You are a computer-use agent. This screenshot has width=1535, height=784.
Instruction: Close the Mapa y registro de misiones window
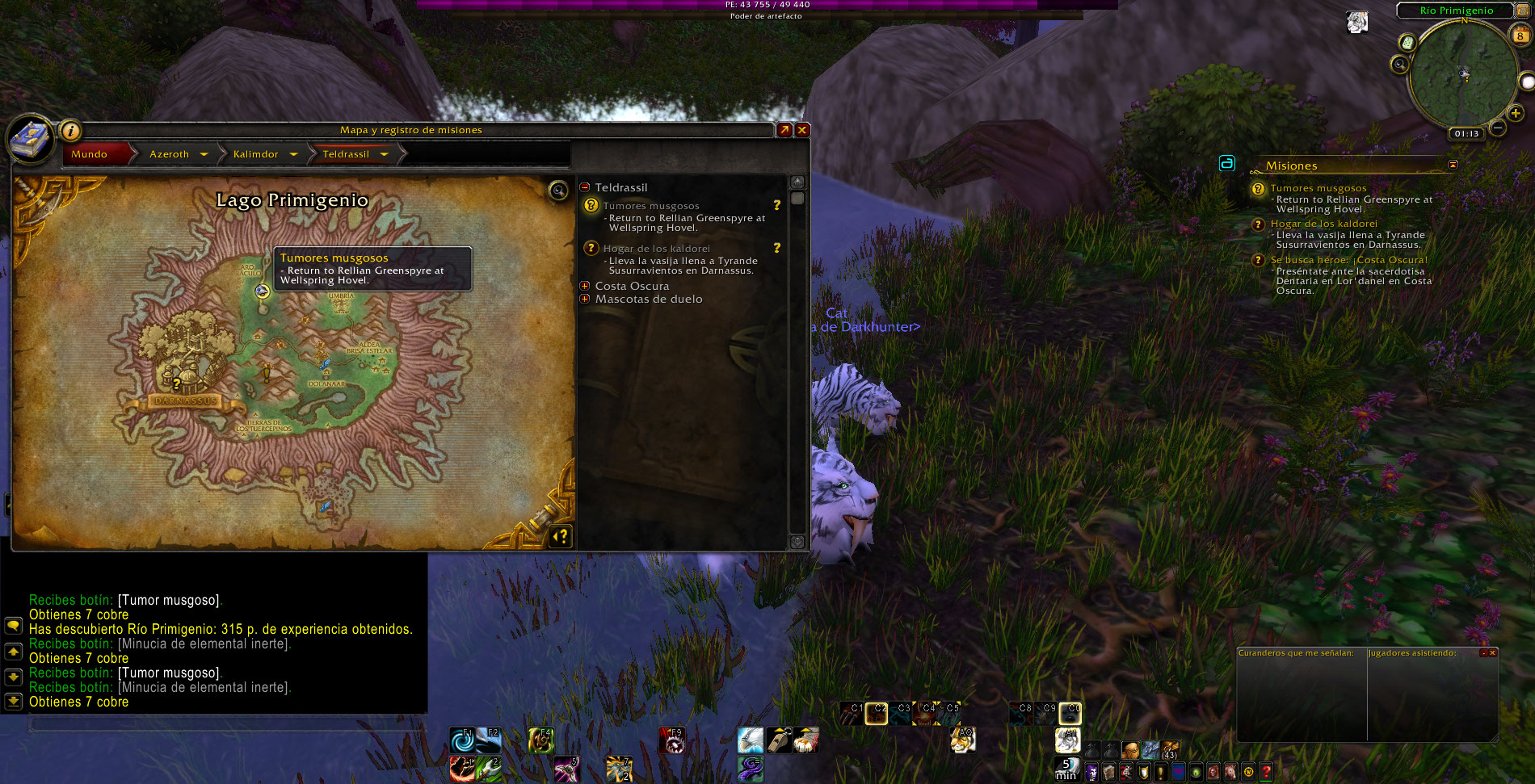(802, 130)
